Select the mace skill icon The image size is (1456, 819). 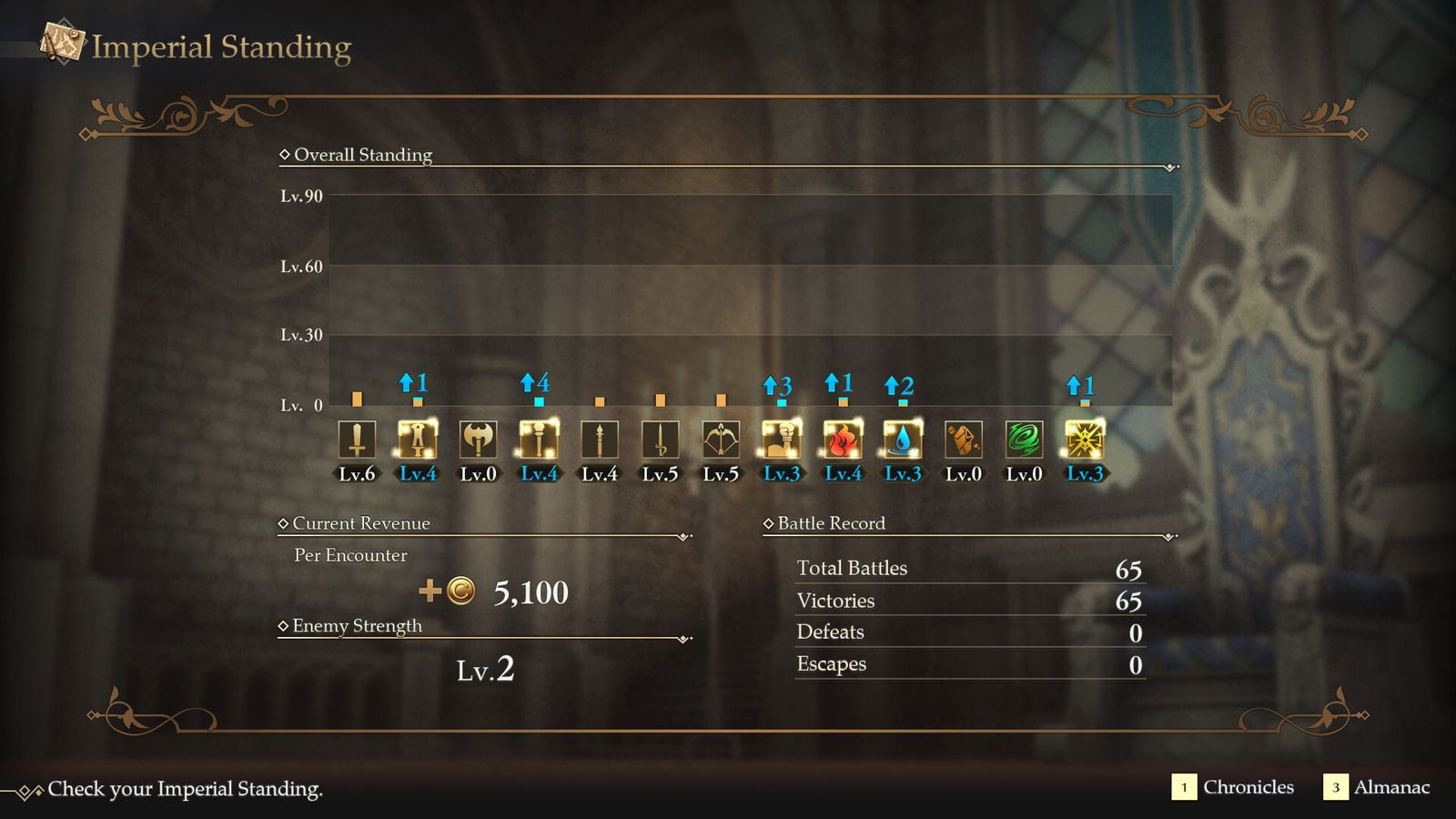(x=539, y=440)
